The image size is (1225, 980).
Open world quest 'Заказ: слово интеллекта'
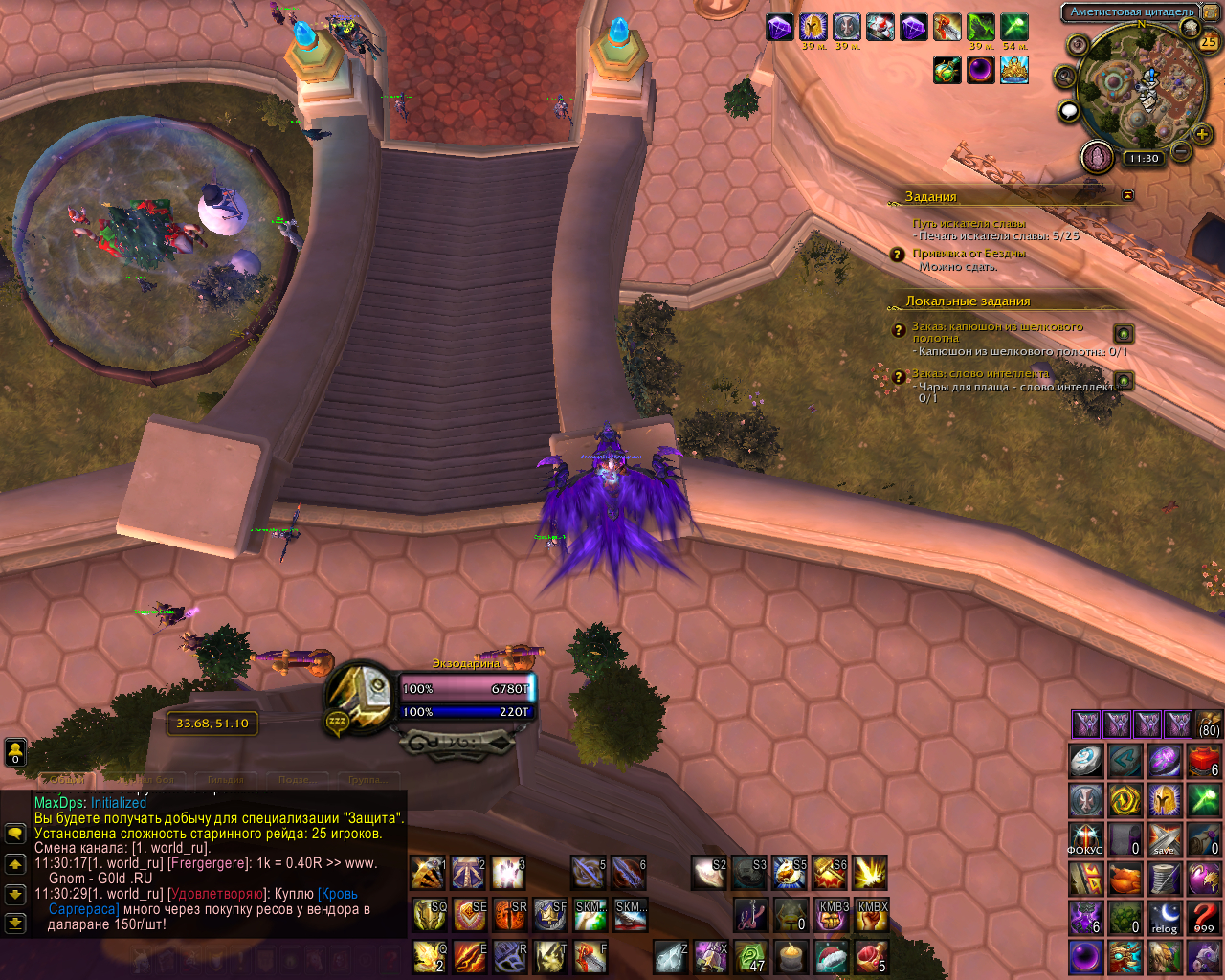coord(980,373)
